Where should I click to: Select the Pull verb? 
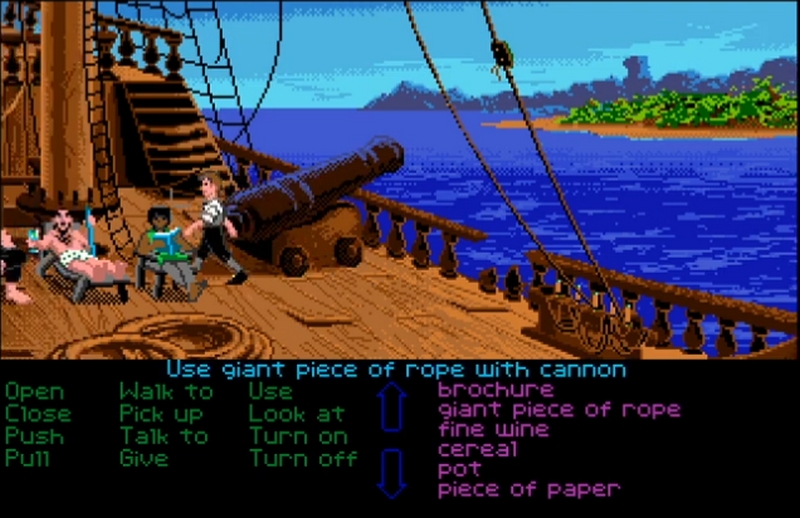pos(29,459)
